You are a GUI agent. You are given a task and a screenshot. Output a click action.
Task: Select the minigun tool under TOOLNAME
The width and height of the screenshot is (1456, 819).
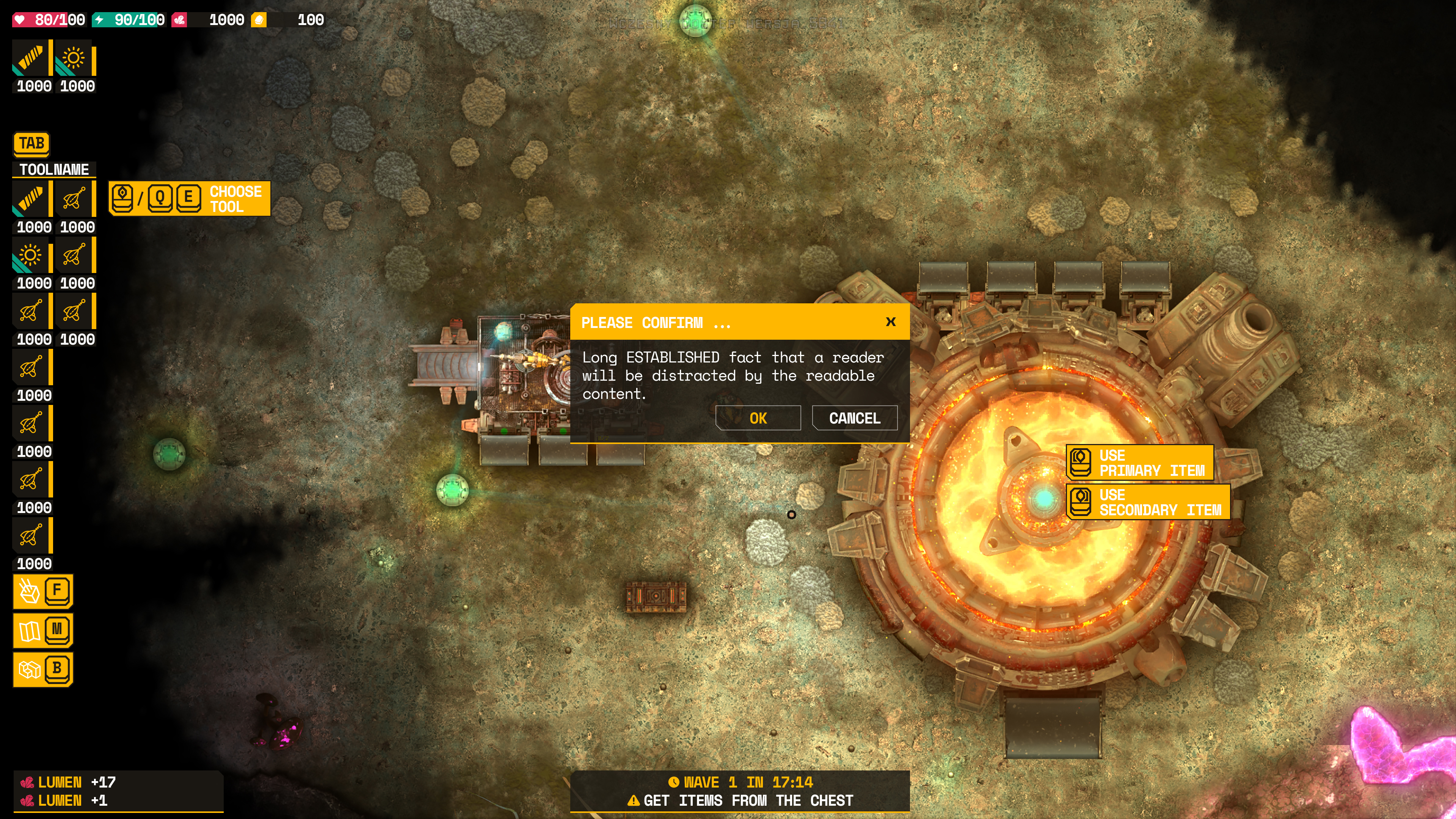coord(30,199)
